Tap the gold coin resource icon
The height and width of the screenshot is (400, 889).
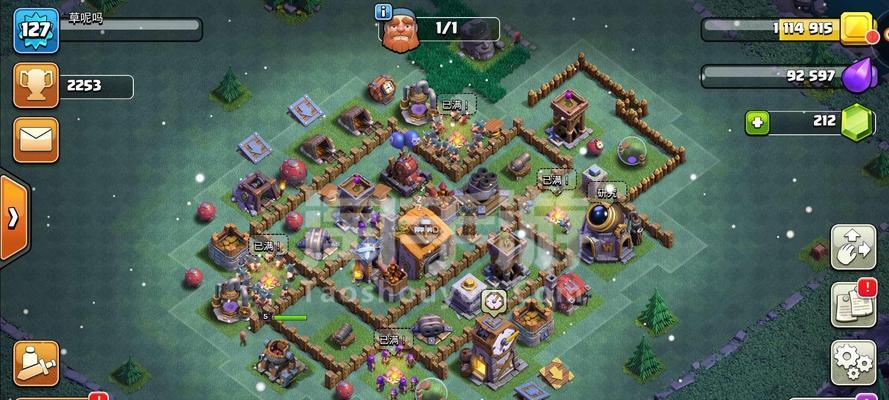[x=859, y=30]
